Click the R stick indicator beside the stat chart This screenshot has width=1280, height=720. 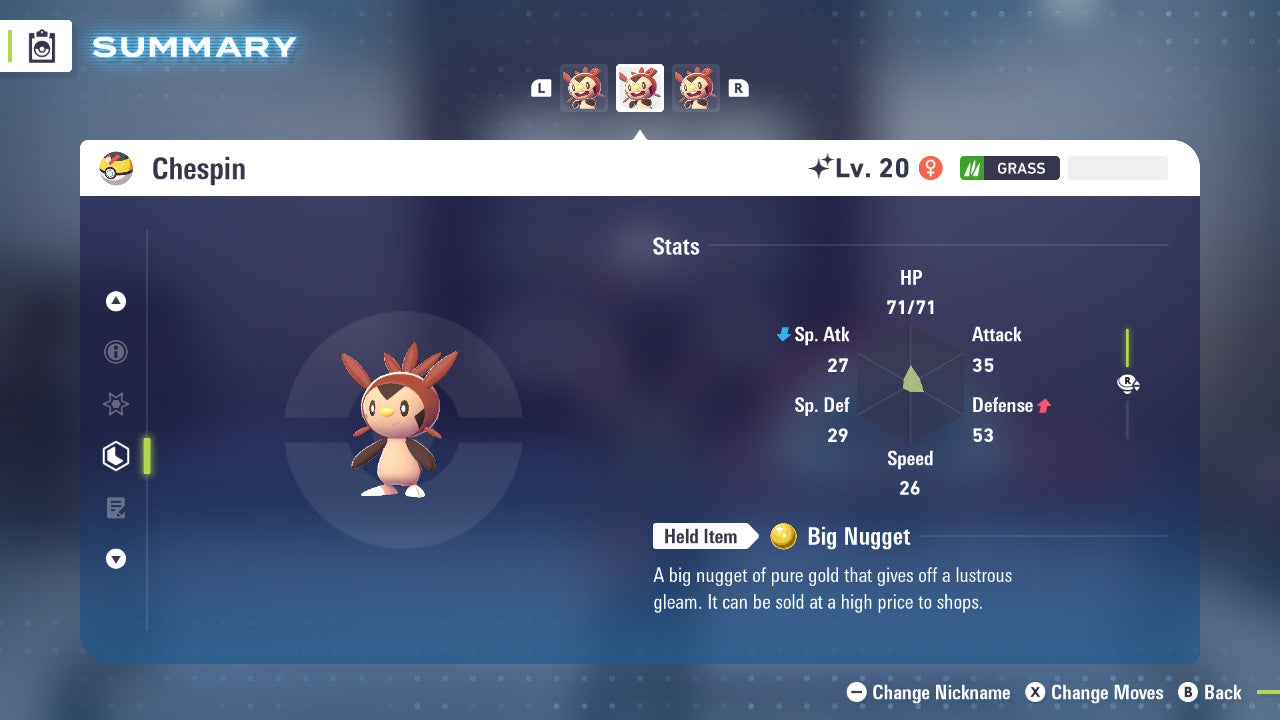(x=1128, y=383)
